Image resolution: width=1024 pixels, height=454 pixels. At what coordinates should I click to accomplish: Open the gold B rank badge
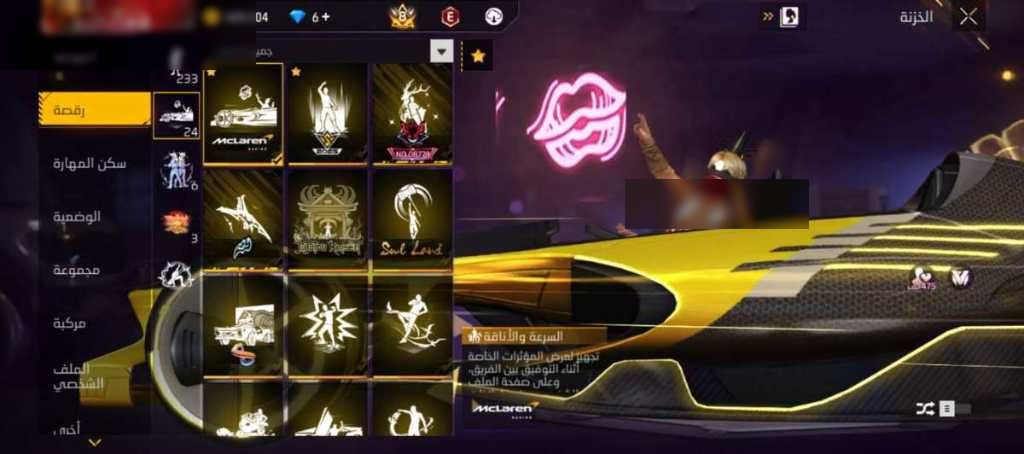click(x=403, y=16)
